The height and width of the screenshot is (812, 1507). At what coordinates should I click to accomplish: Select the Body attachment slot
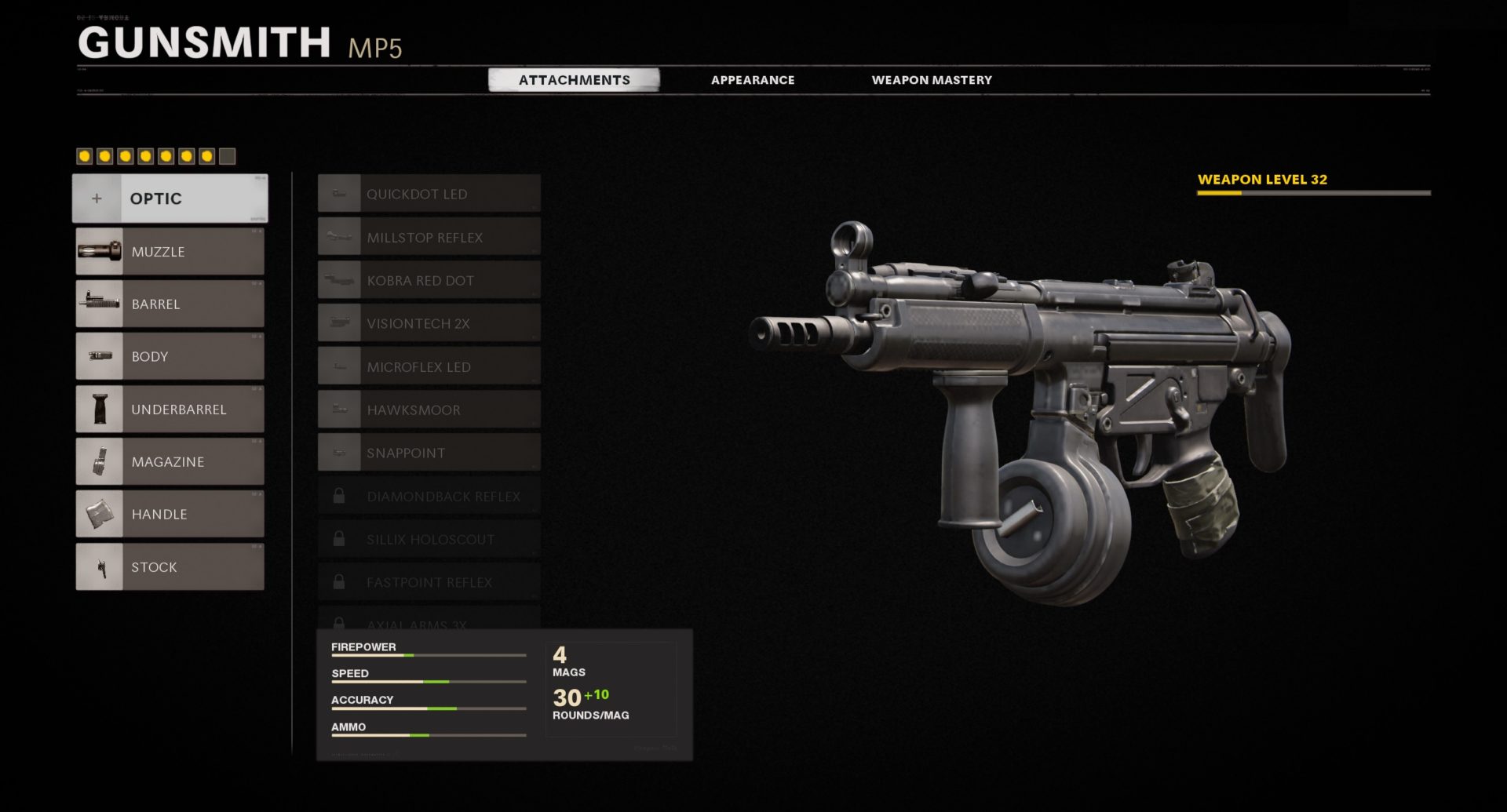coord(170,357)
